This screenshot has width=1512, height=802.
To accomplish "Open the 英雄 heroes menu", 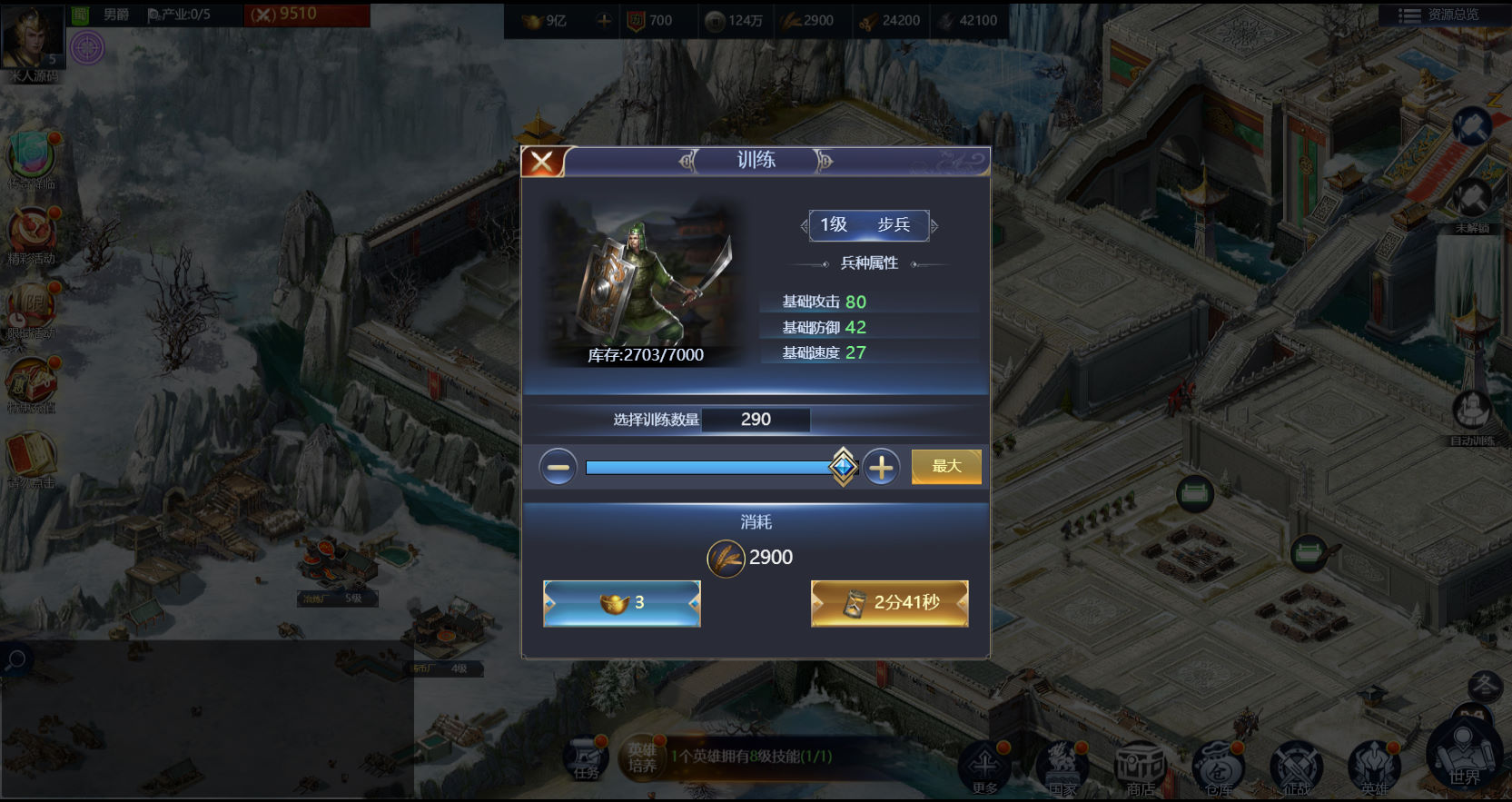I will pyautogui.click(x=1374, y=766).
